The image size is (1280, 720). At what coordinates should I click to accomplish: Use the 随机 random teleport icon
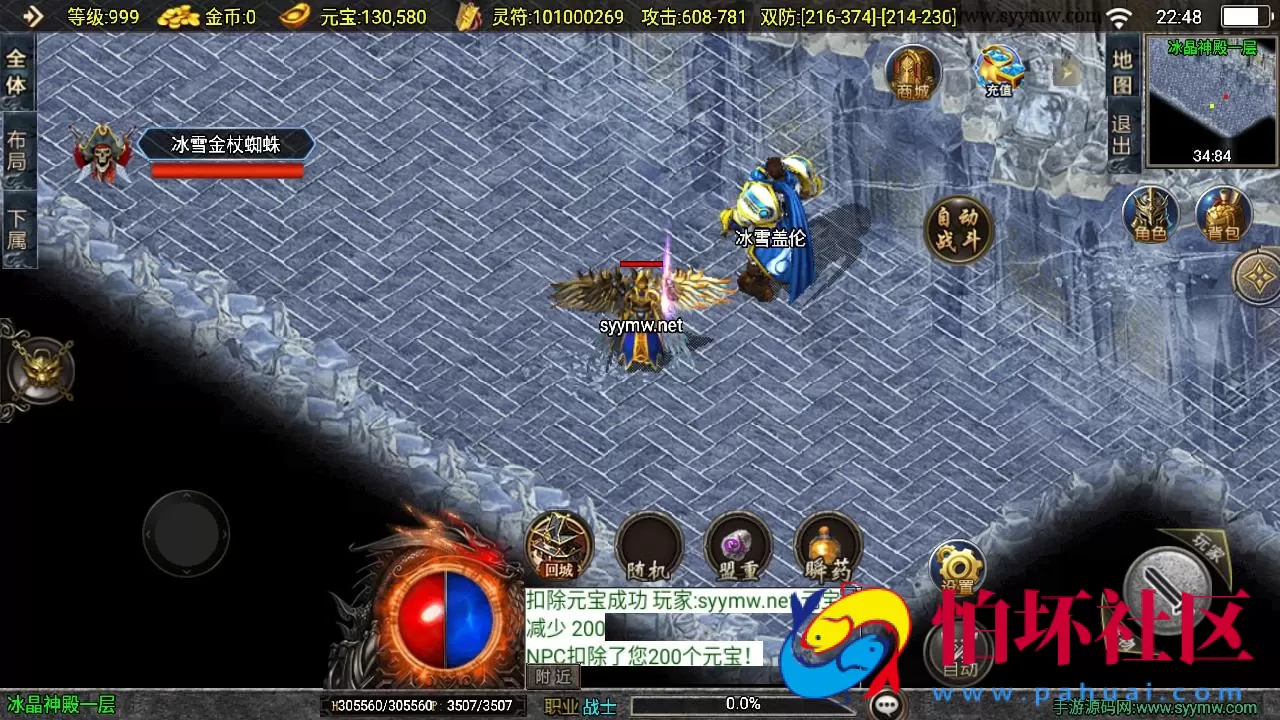coord(650,548)
